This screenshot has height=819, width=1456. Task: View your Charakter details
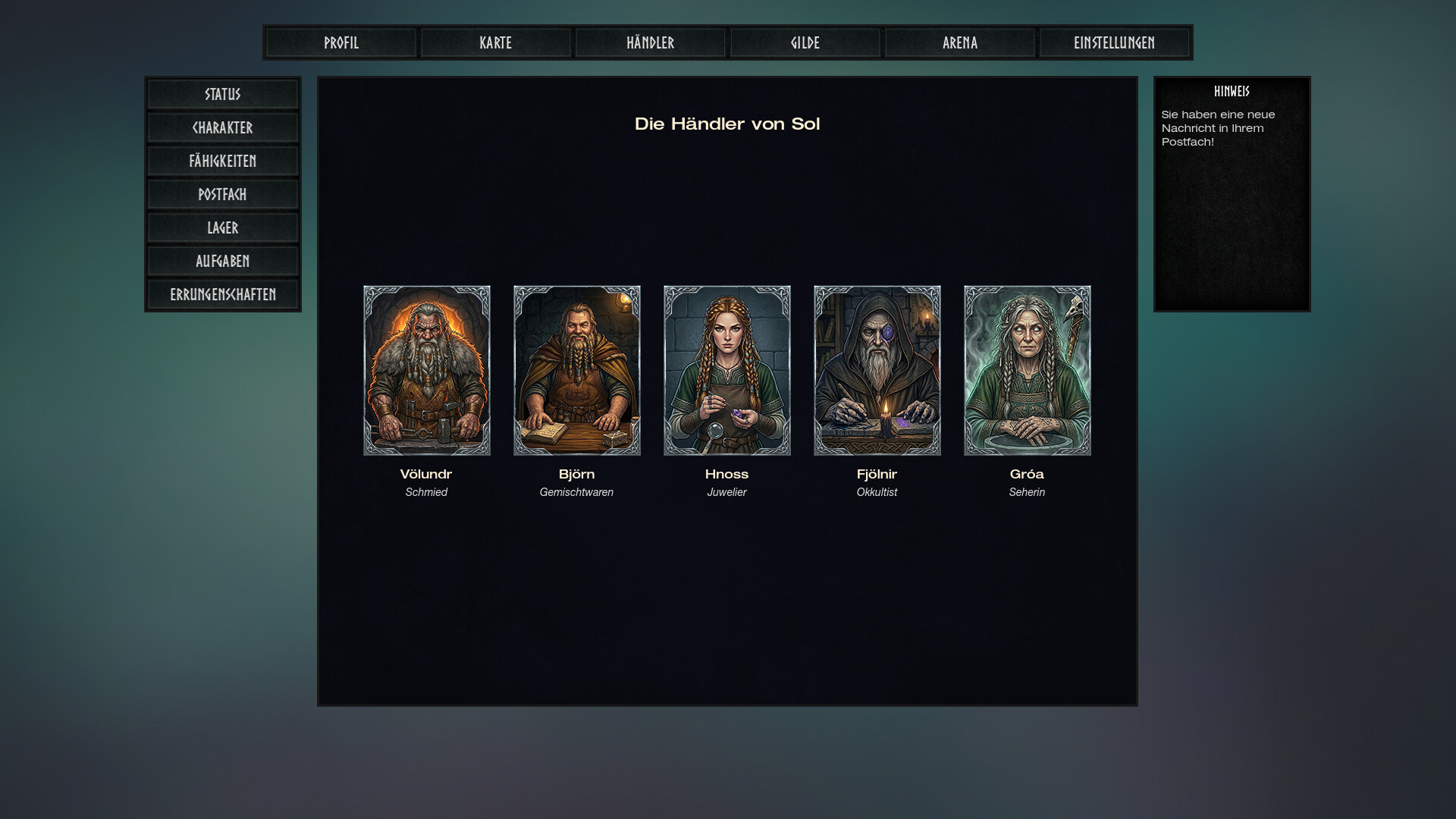point(222,127)
